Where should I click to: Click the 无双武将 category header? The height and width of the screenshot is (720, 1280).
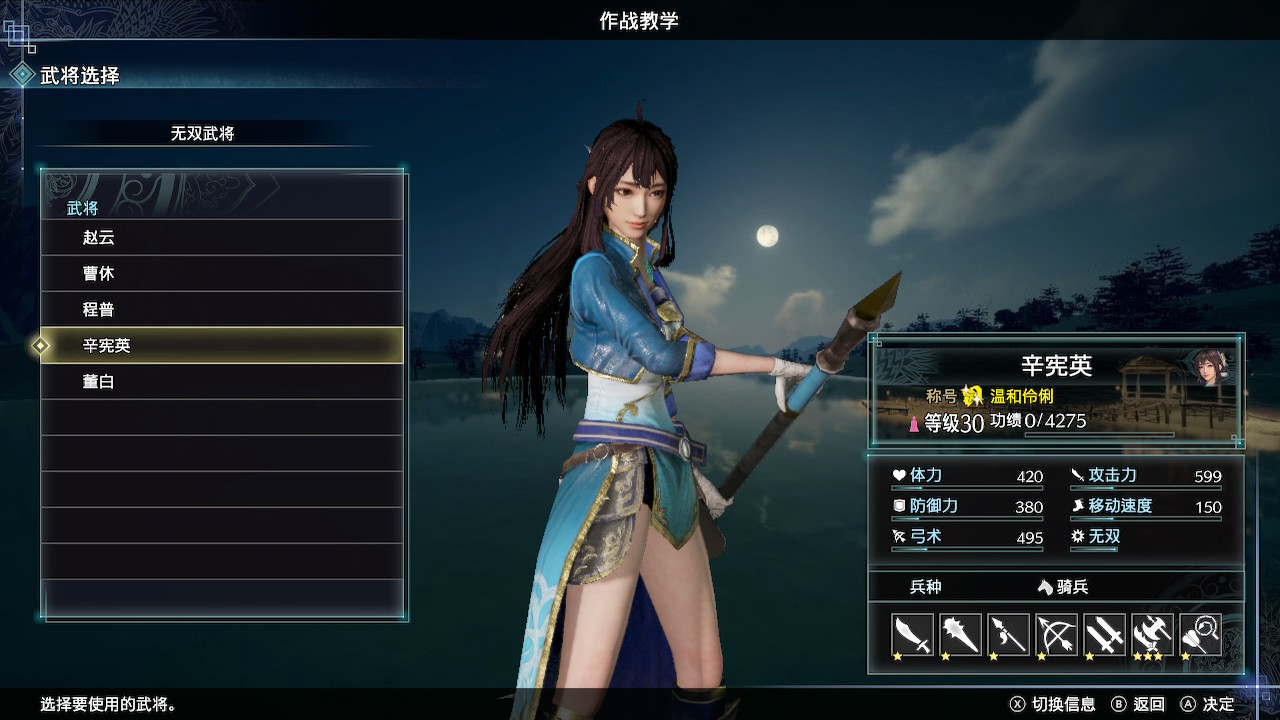(x=202, y=133)
